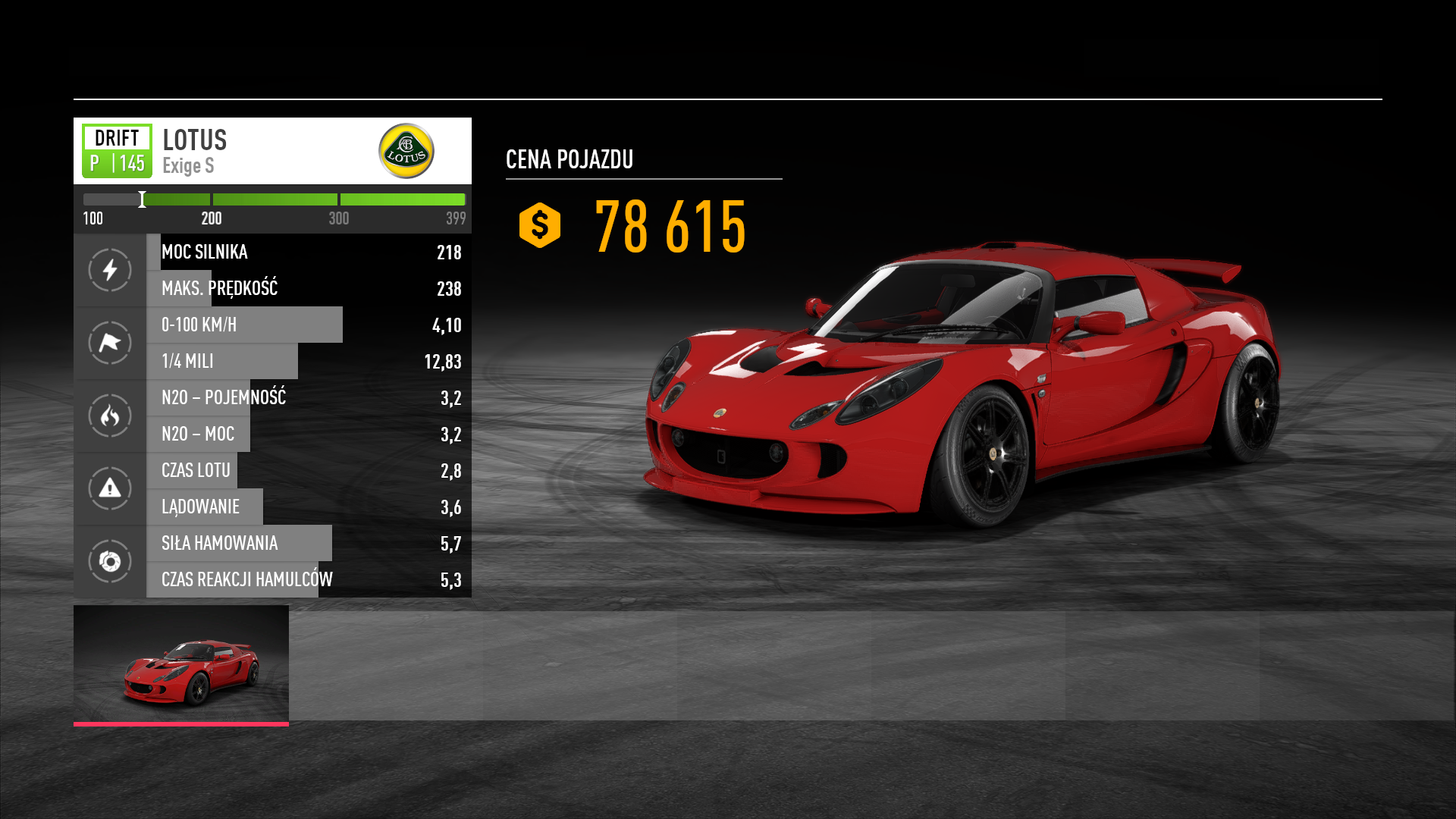The height and width of the screenshot is (819, 1456).
Task: Select the DRIFT class badge
Action: click(x=117, y=151)
